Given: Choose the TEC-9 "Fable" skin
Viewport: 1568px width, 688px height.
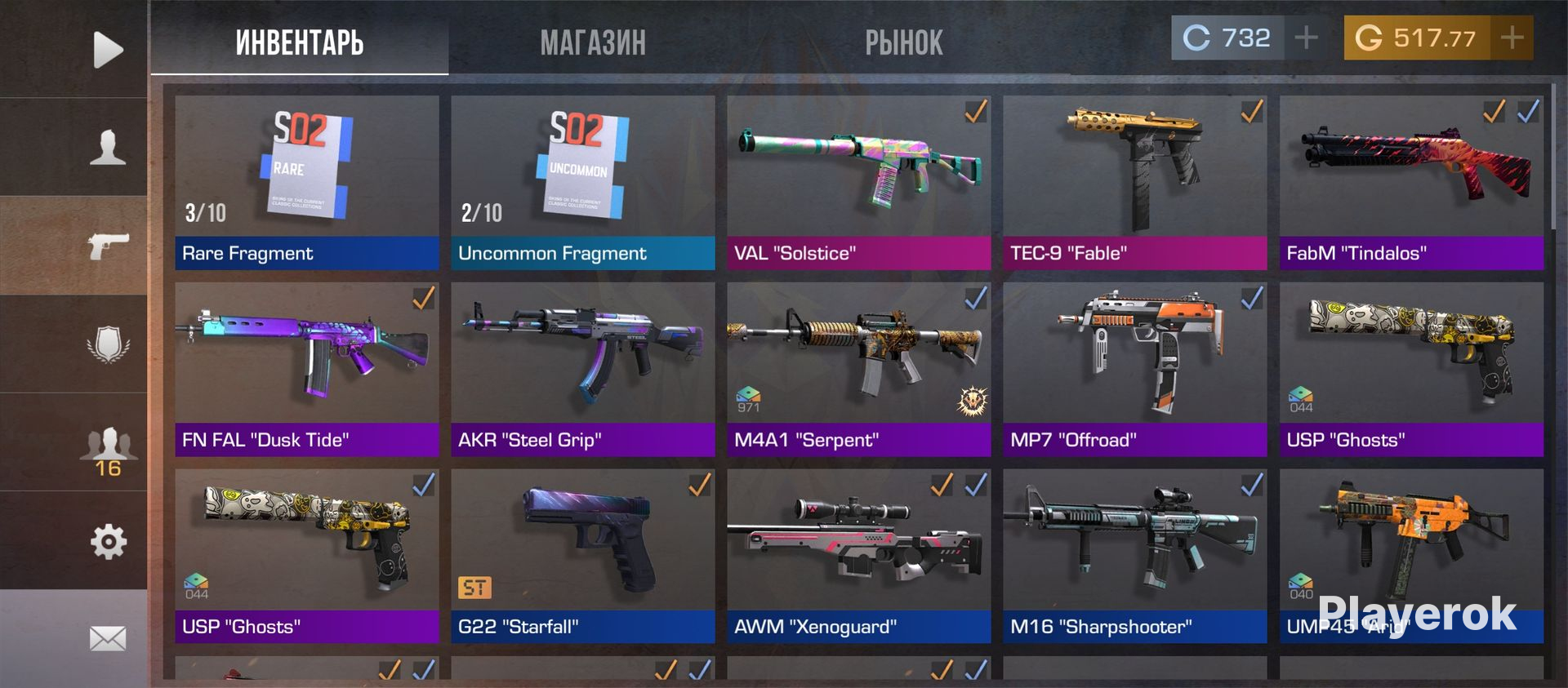Looking at the screenshot, I should 1134,182.
